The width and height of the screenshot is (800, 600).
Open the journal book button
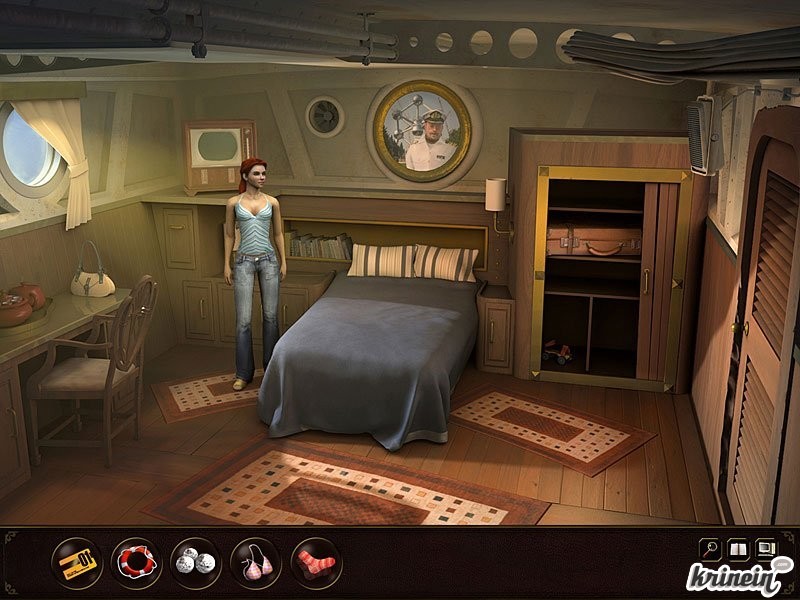click(738, 548)
